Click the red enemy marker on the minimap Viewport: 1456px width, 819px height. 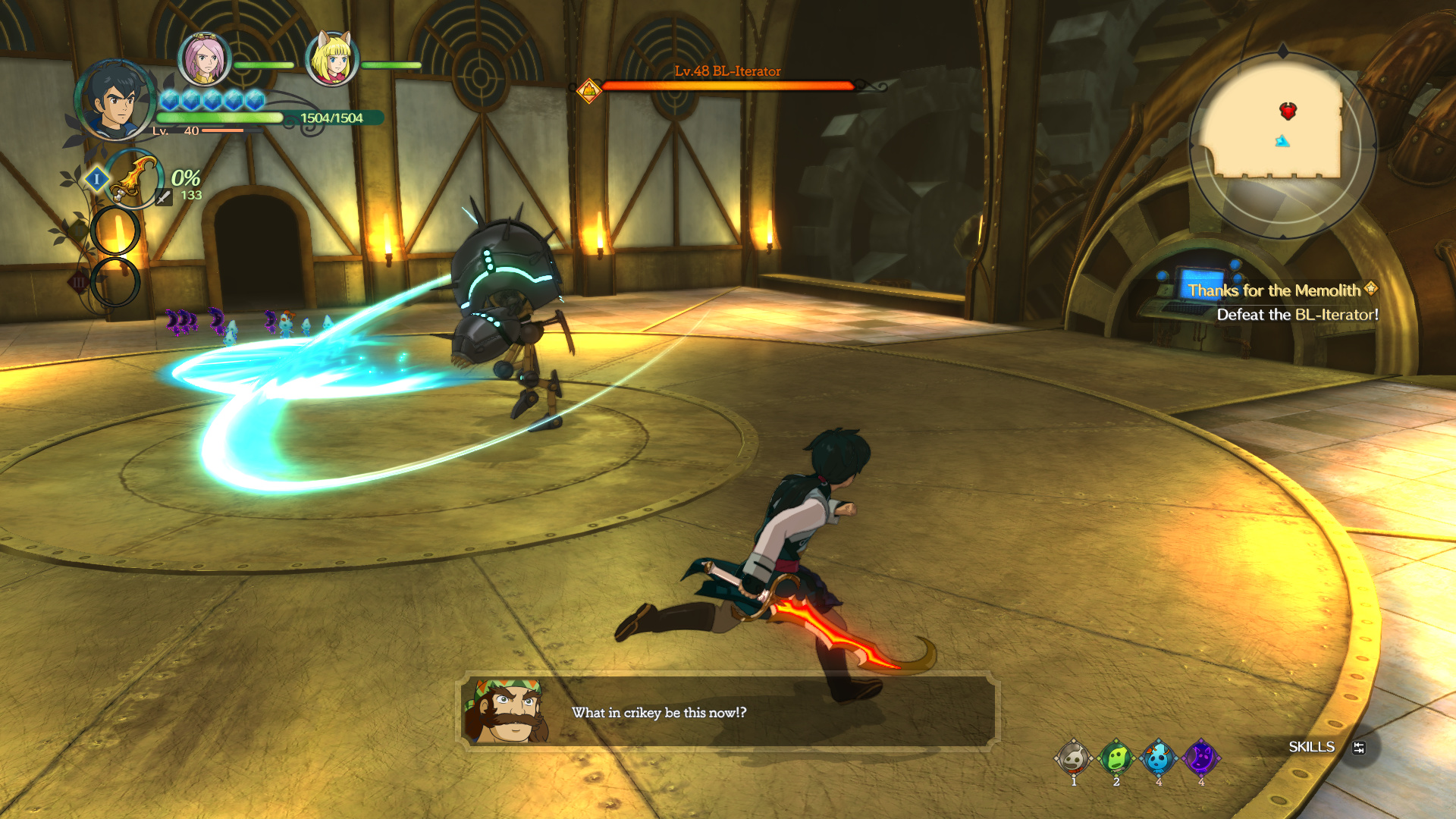pyautogui.click(x=1288, y=111)
